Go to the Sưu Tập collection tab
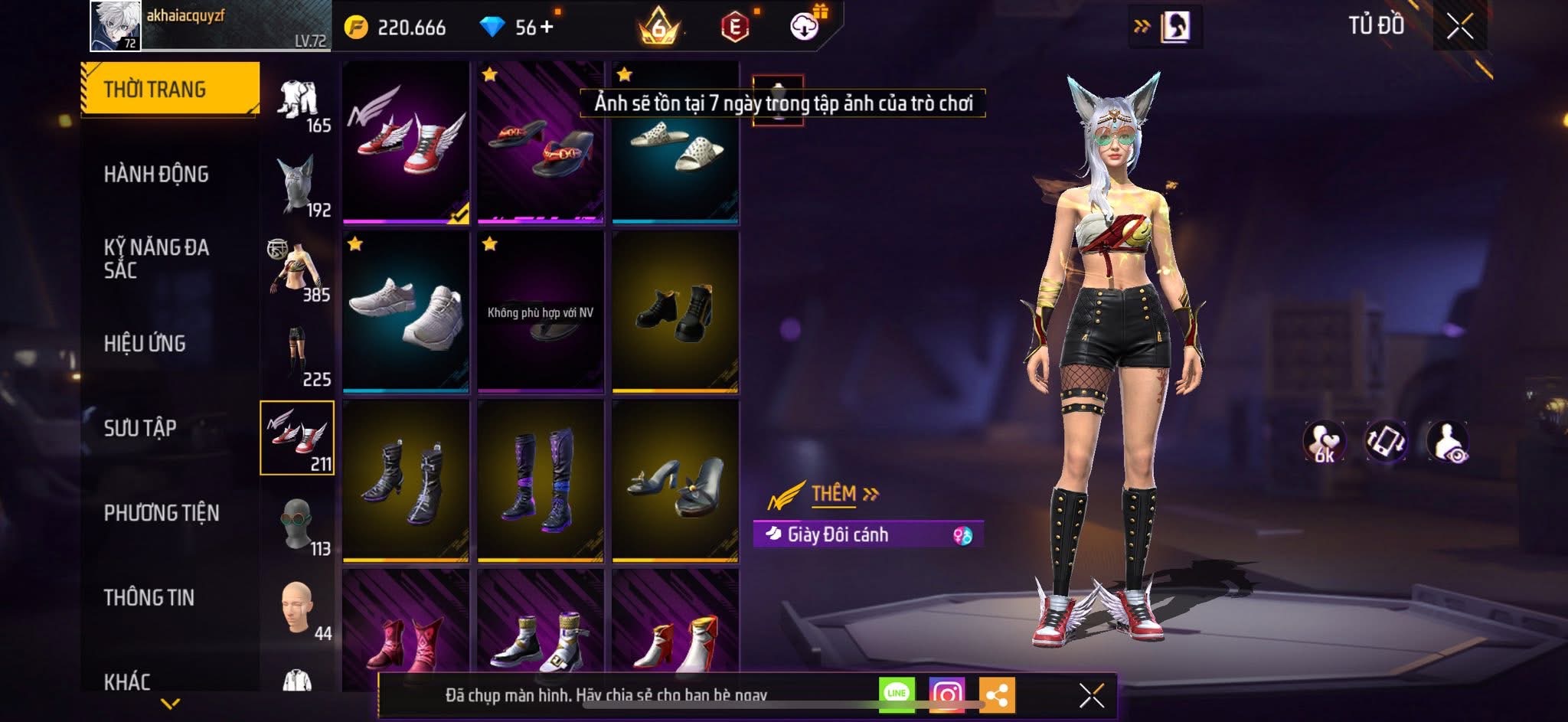The image size is (1568, 722). point(140,428)
